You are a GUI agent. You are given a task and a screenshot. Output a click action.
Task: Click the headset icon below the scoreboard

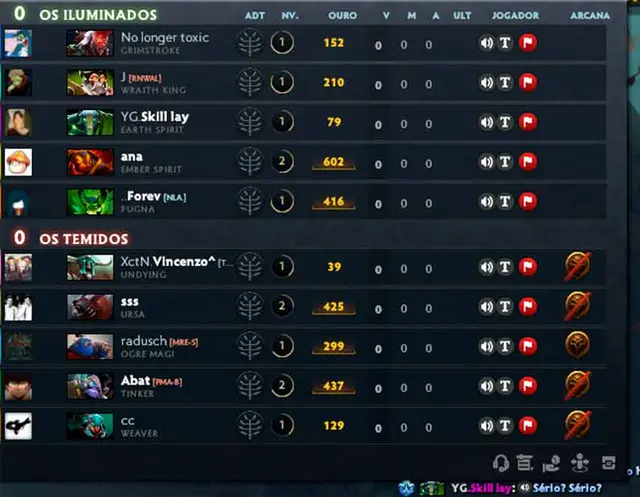[x=501, y=463]
